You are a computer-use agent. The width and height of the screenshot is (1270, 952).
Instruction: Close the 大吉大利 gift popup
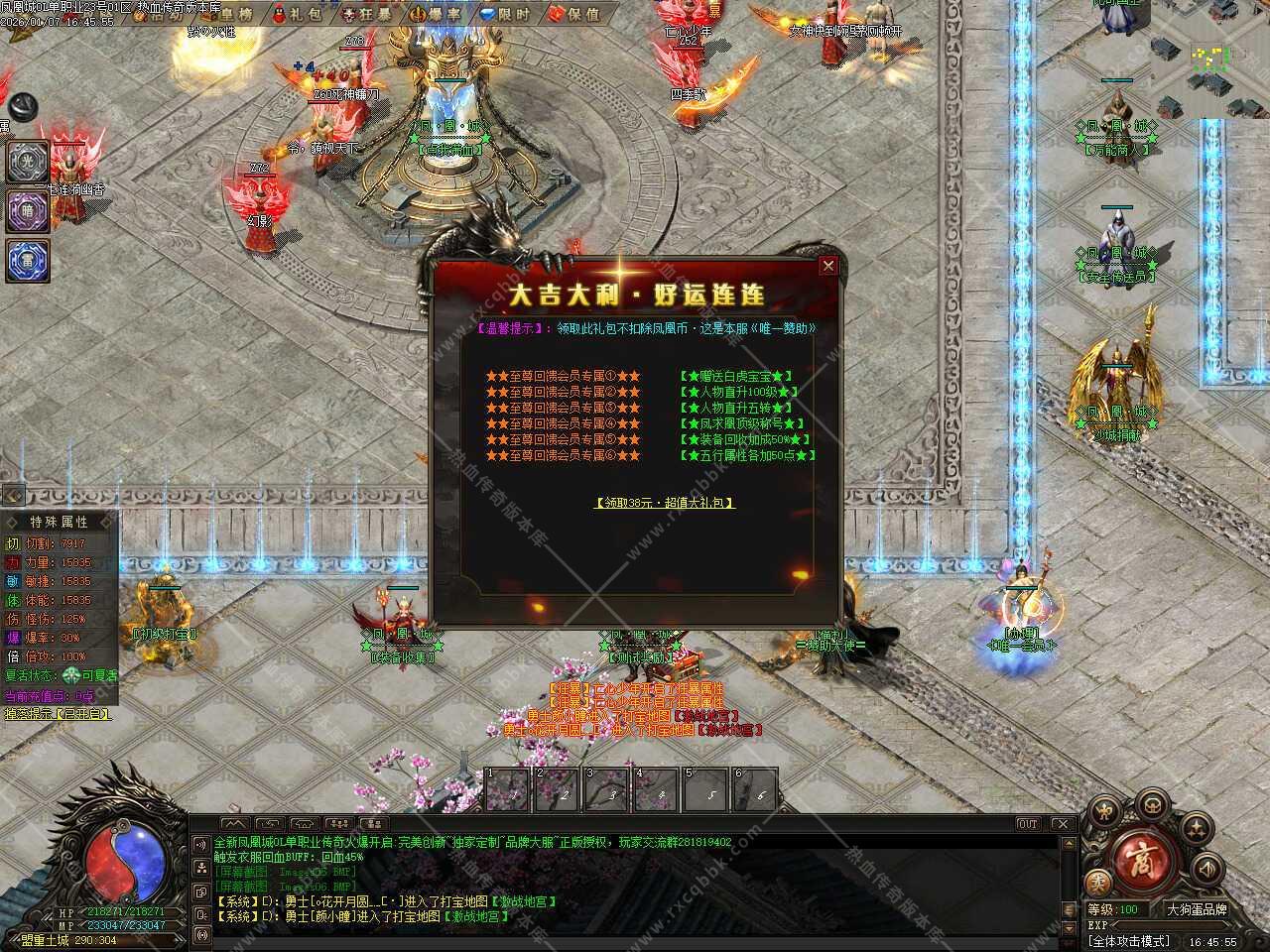[827, 265]
